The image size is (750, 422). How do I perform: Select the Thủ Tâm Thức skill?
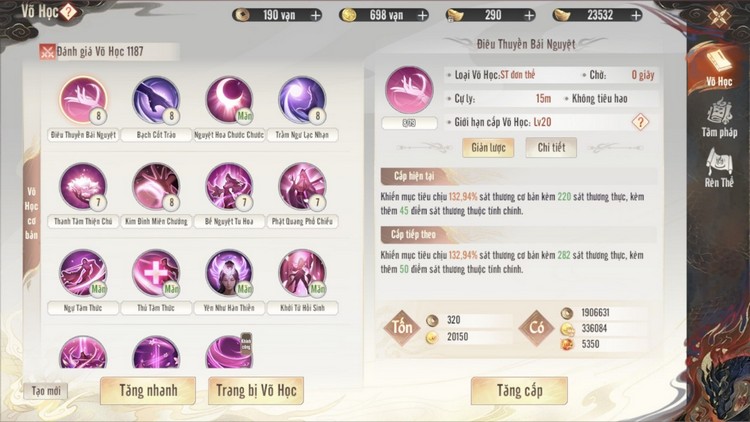[156, 272]
